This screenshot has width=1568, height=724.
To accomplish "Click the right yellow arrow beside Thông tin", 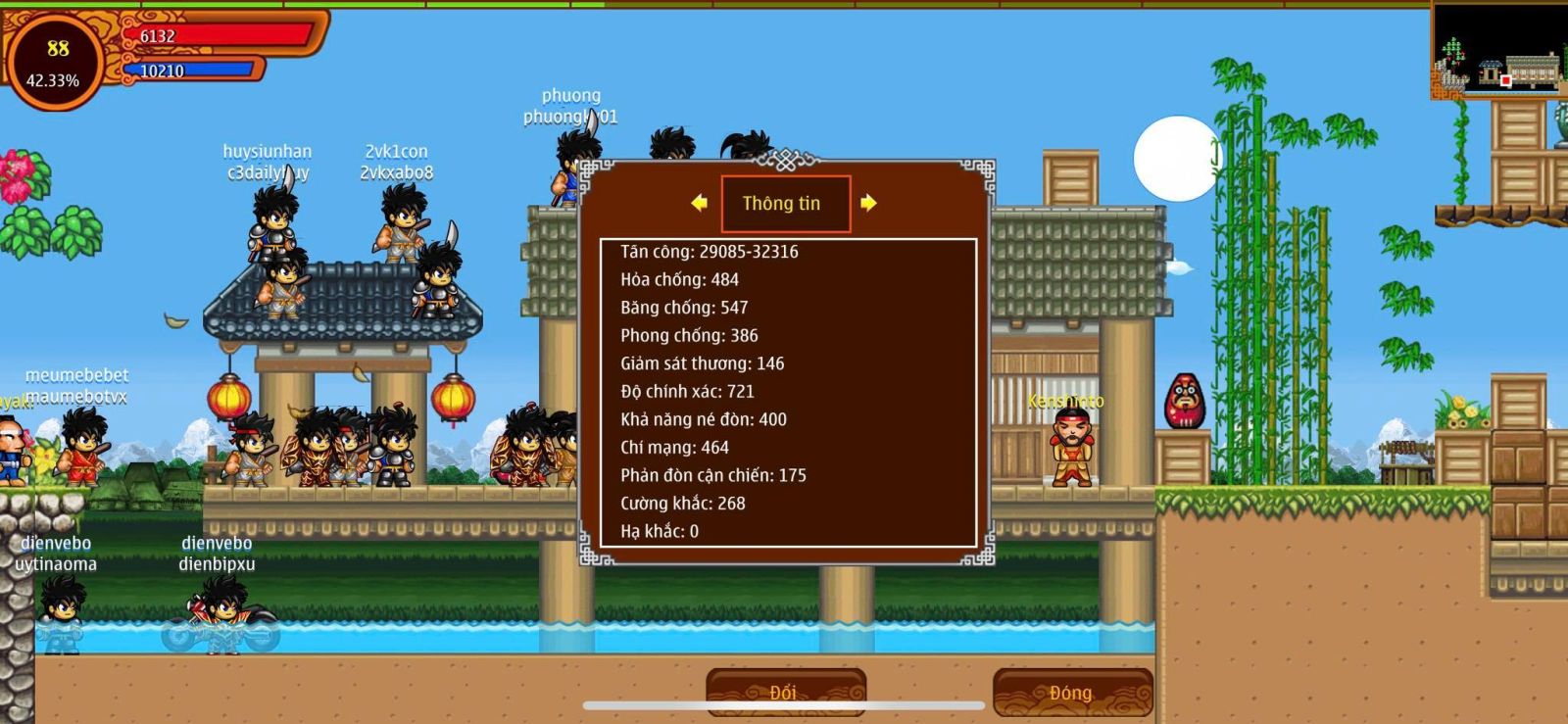I will coord(868,203).
